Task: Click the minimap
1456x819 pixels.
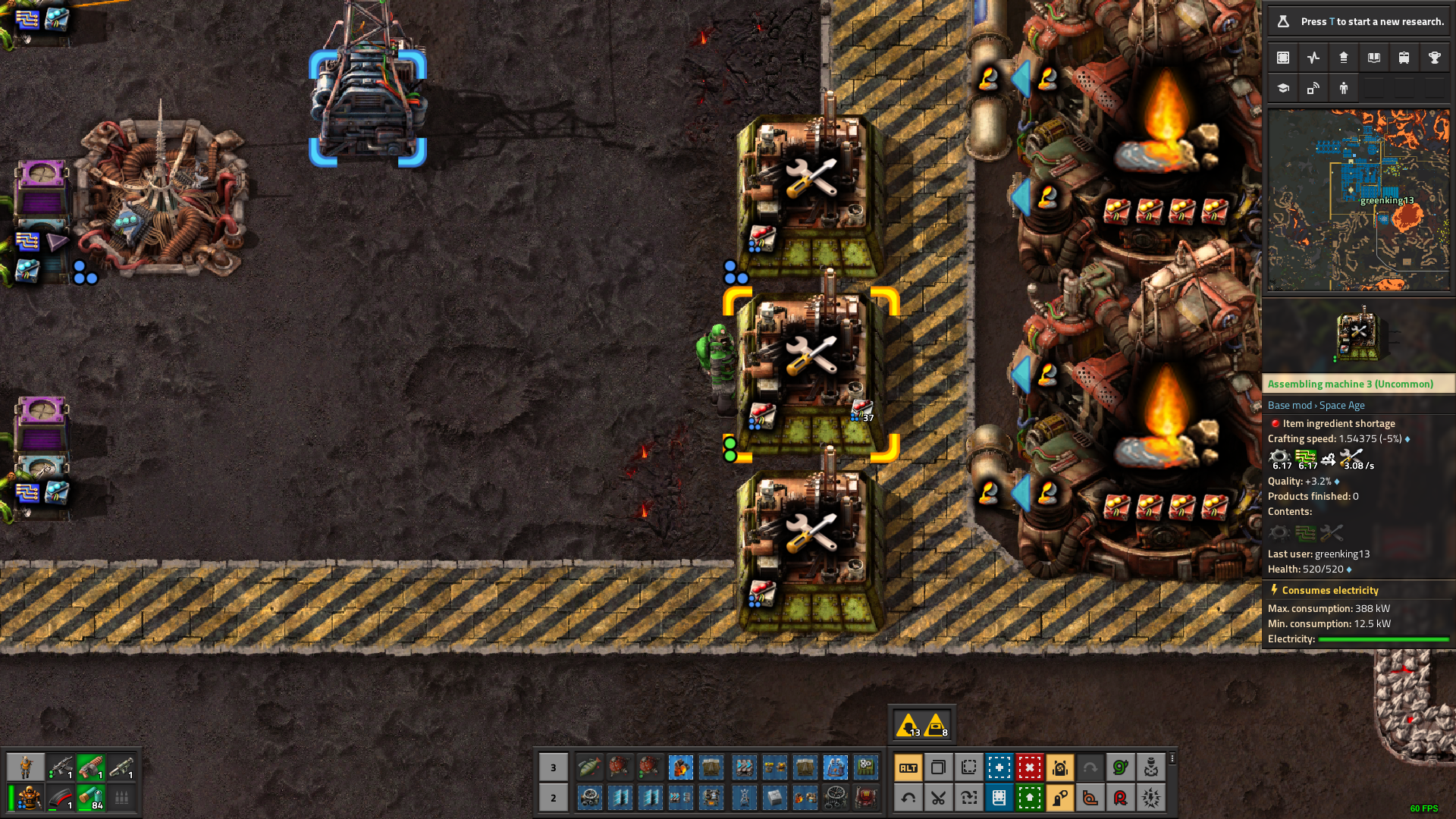Action: click(x=1358, y=200)
